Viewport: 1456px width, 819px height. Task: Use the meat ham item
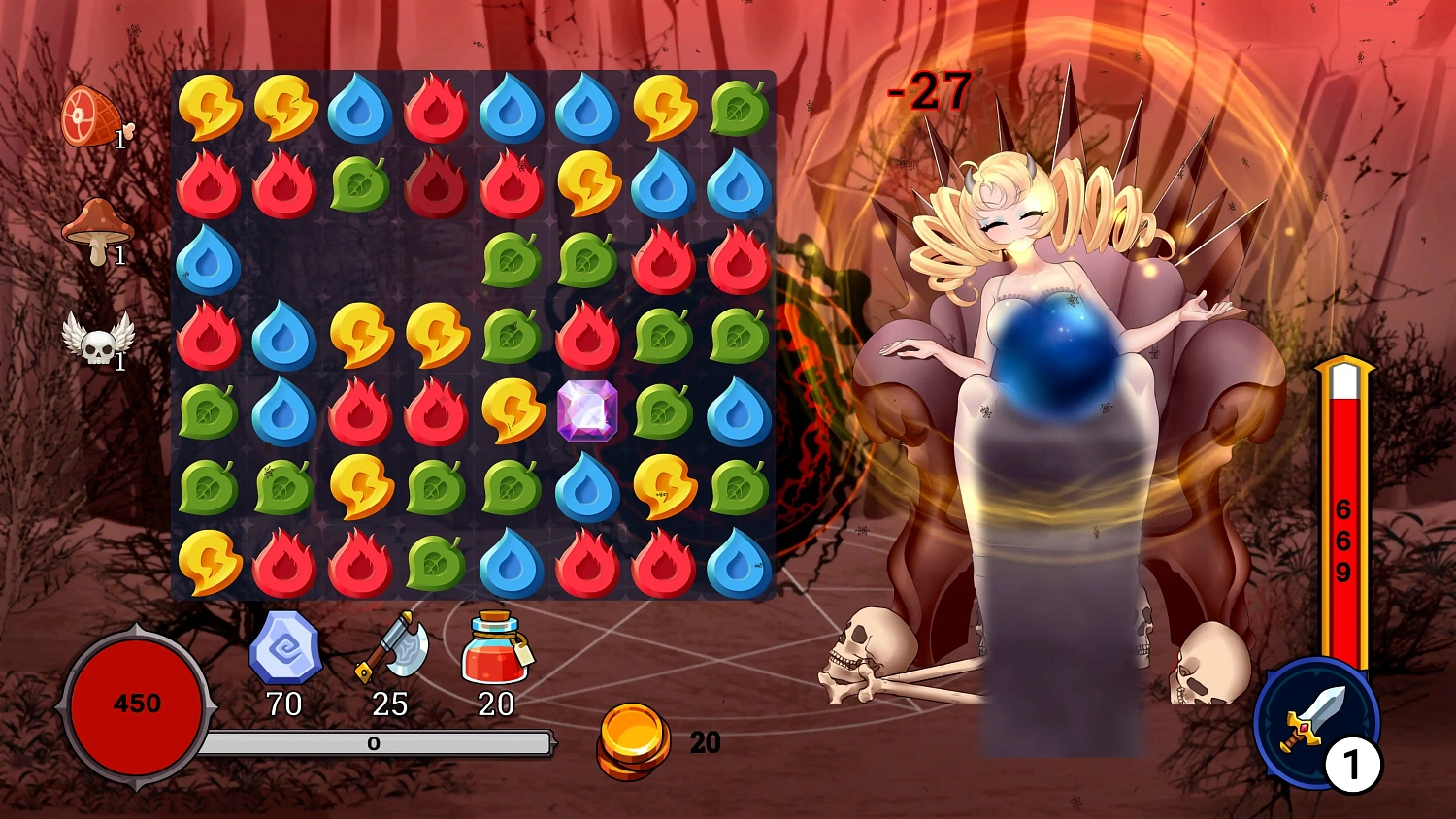tap(91, 116)
